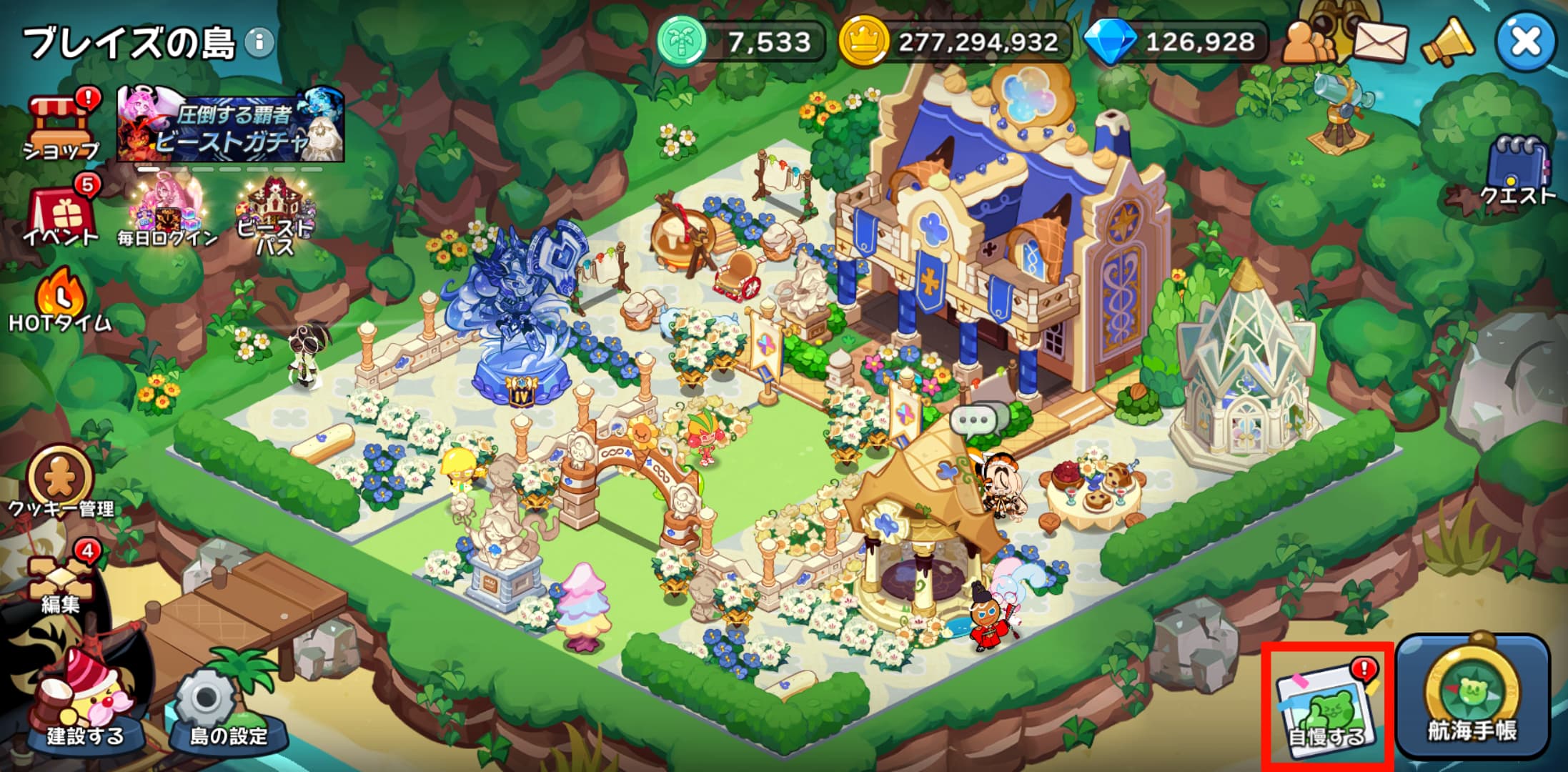This screenshot has width=1568, height=772.
Task: Click the 自慢する show-off button
Action: point(1327,708)
